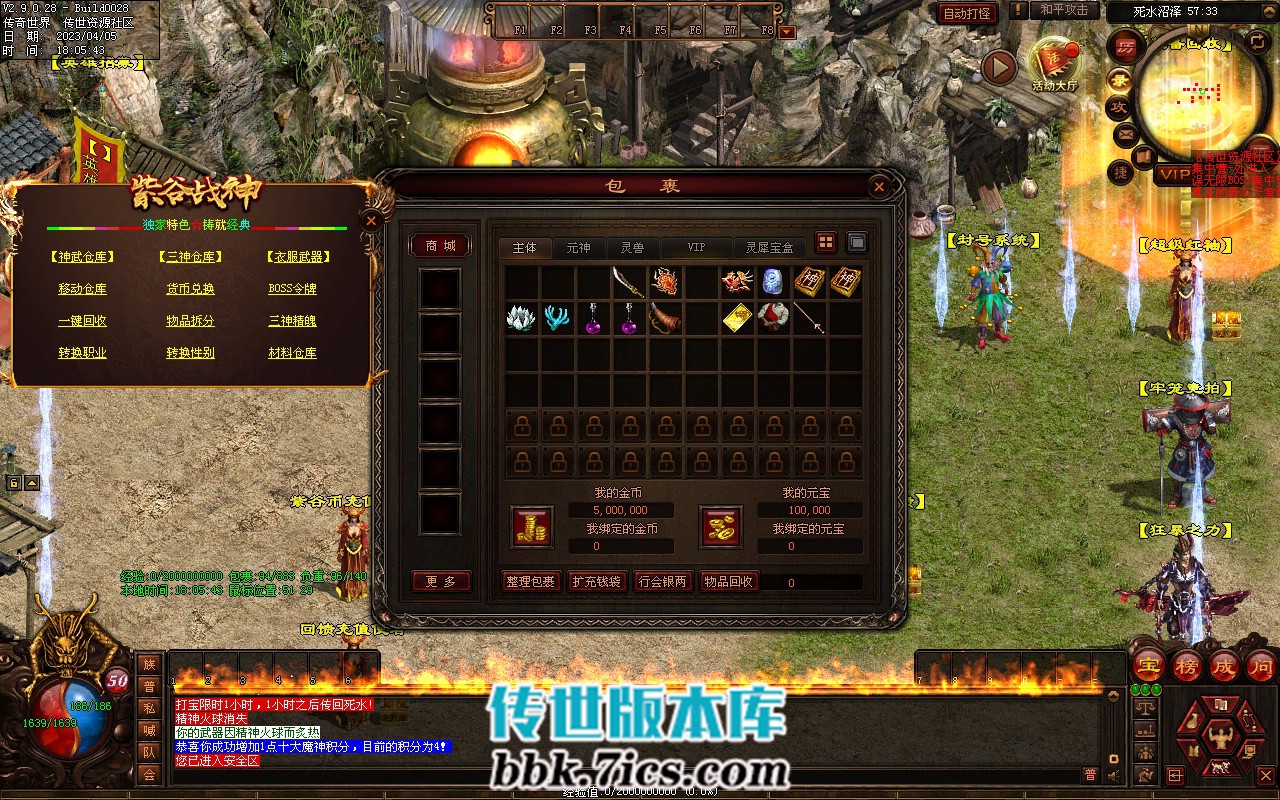This screenshot has height=800, width=1280.
Task: Click the 扩充钱袋 button
Action: click(x=596, y=581)
